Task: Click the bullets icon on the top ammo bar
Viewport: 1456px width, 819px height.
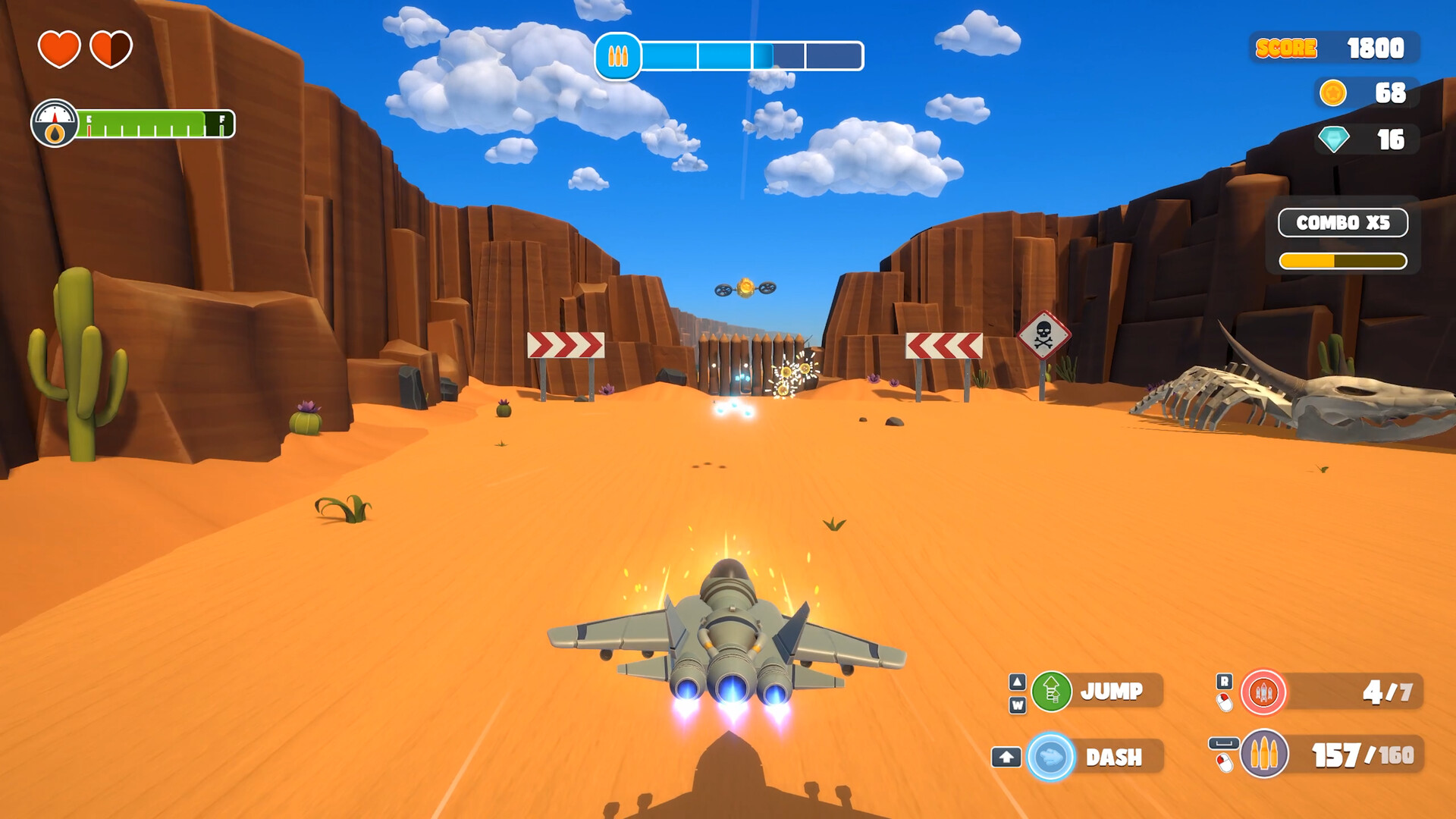Action: click(620, 55)
